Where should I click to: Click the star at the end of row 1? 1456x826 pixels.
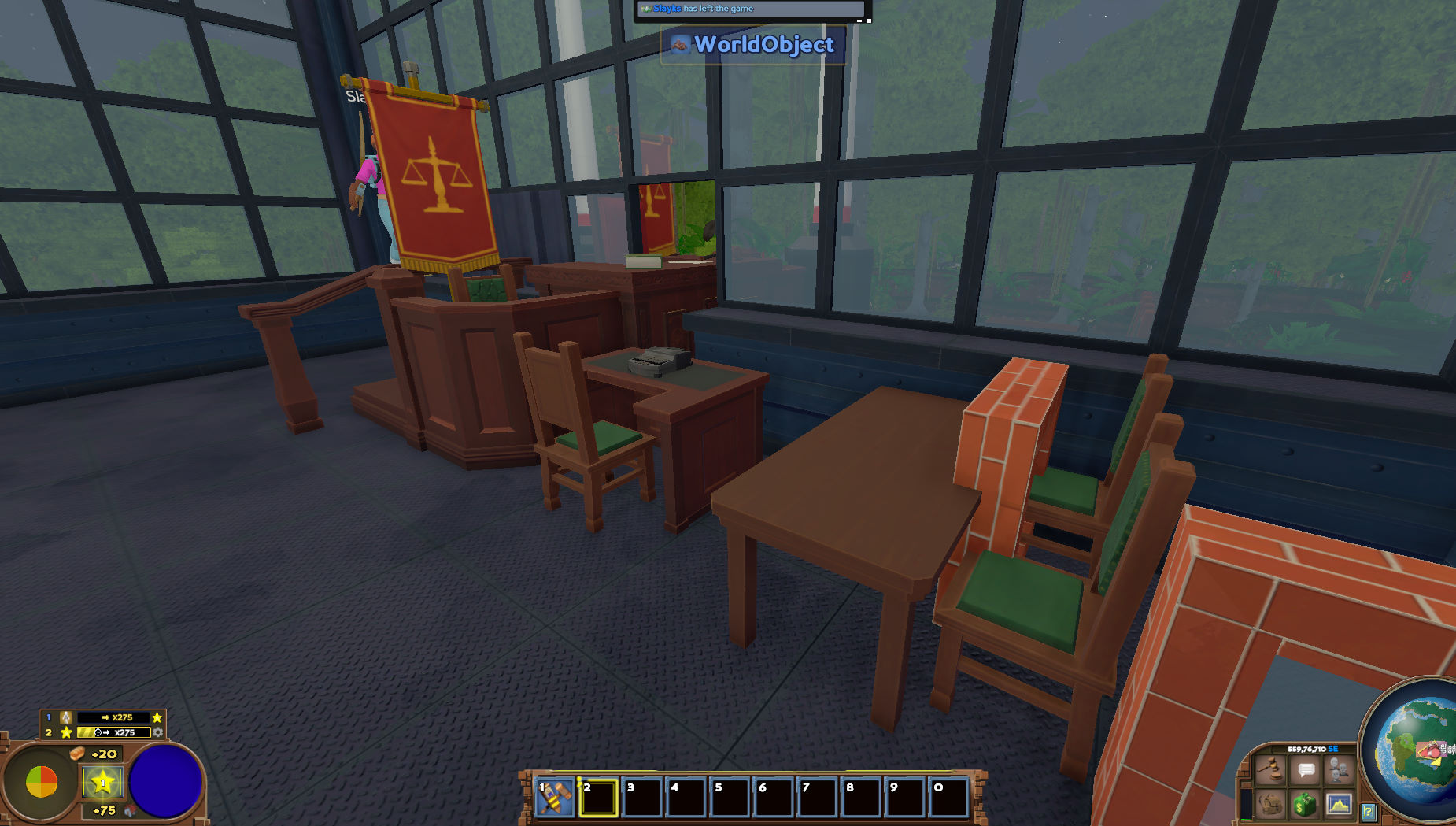click(x=157, y=717)
